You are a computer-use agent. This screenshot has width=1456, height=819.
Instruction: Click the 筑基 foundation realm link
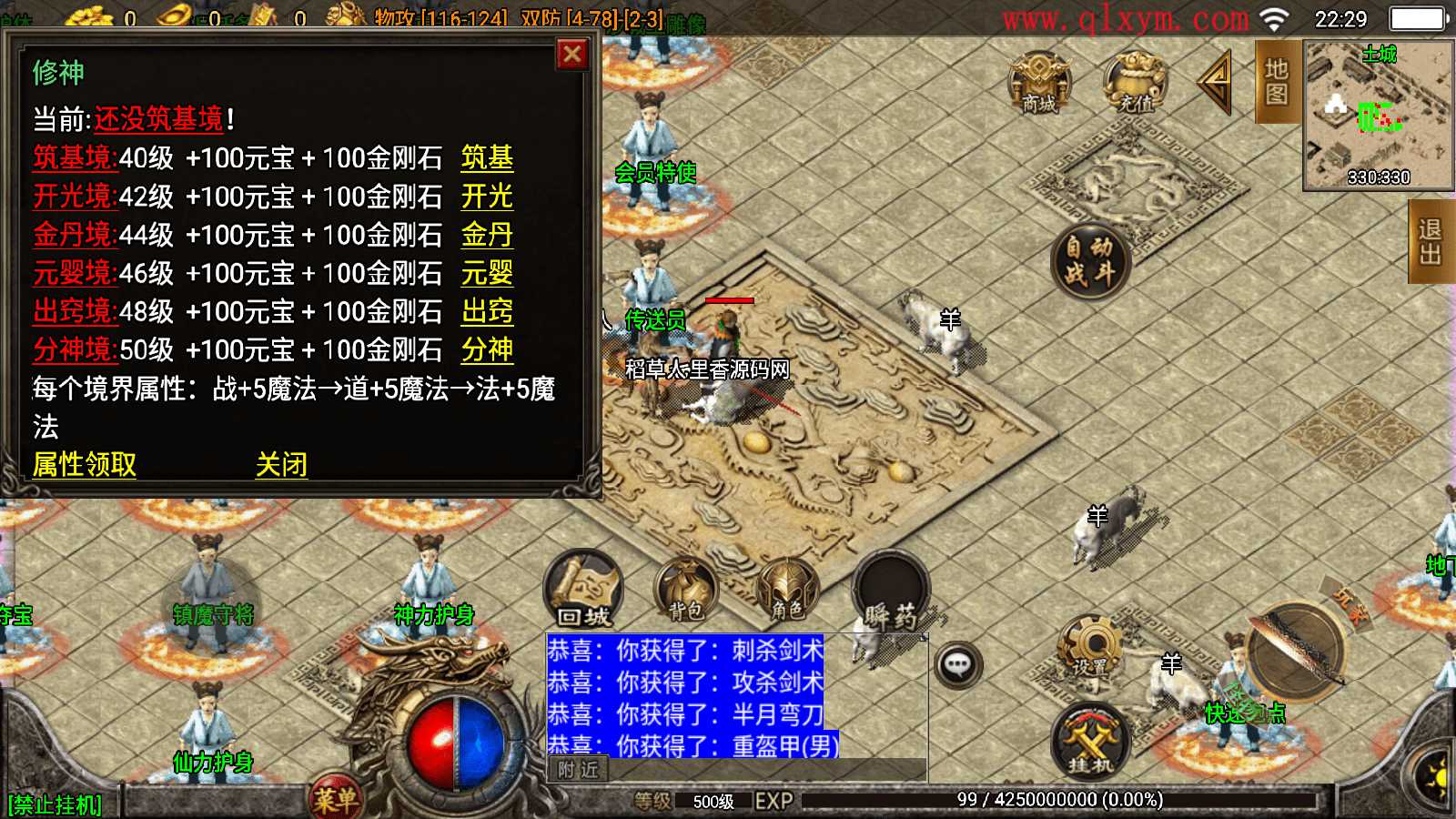(x=487, y=158)
